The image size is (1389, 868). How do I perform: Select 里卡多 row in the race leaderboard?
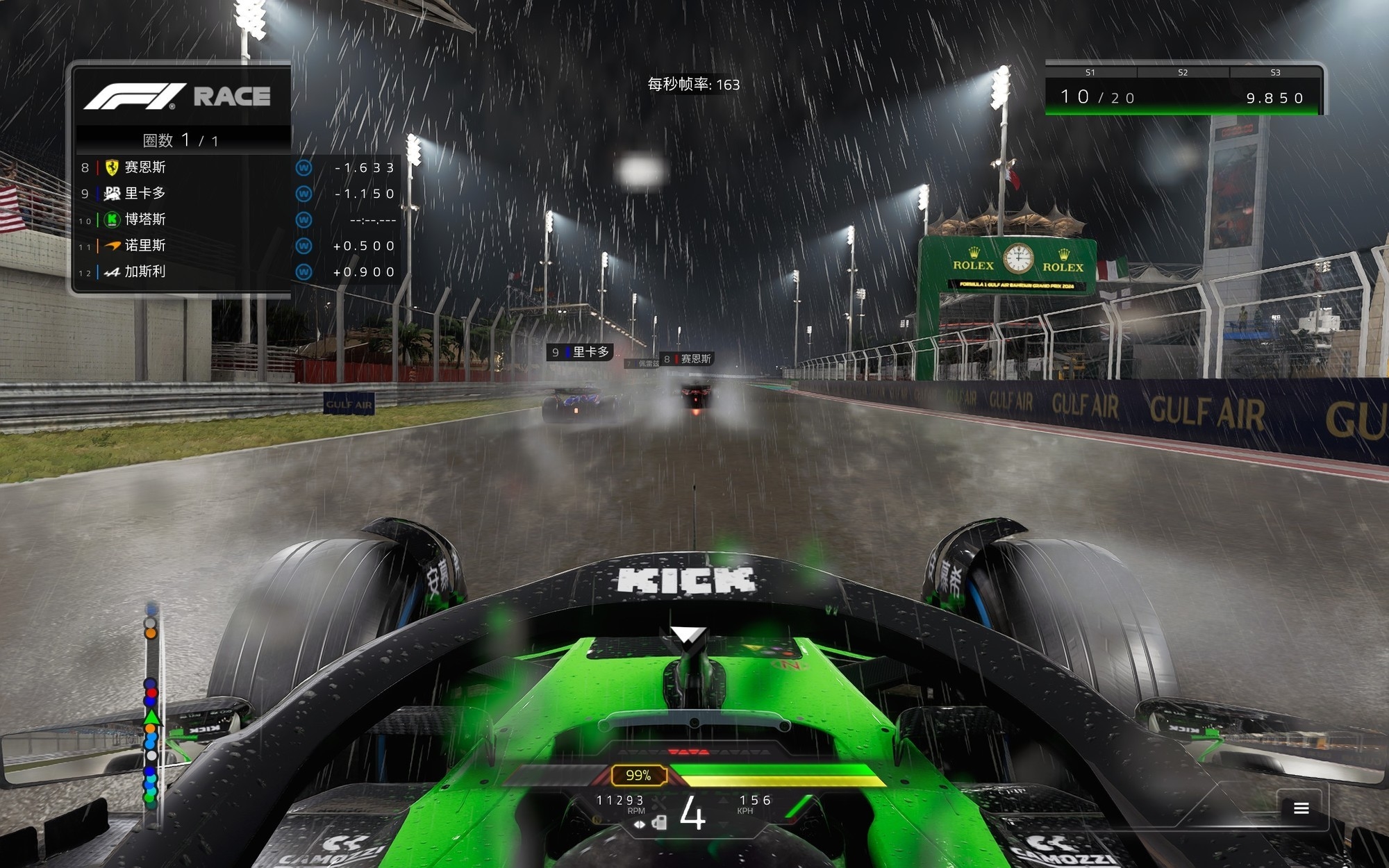[x=236, y=194]
